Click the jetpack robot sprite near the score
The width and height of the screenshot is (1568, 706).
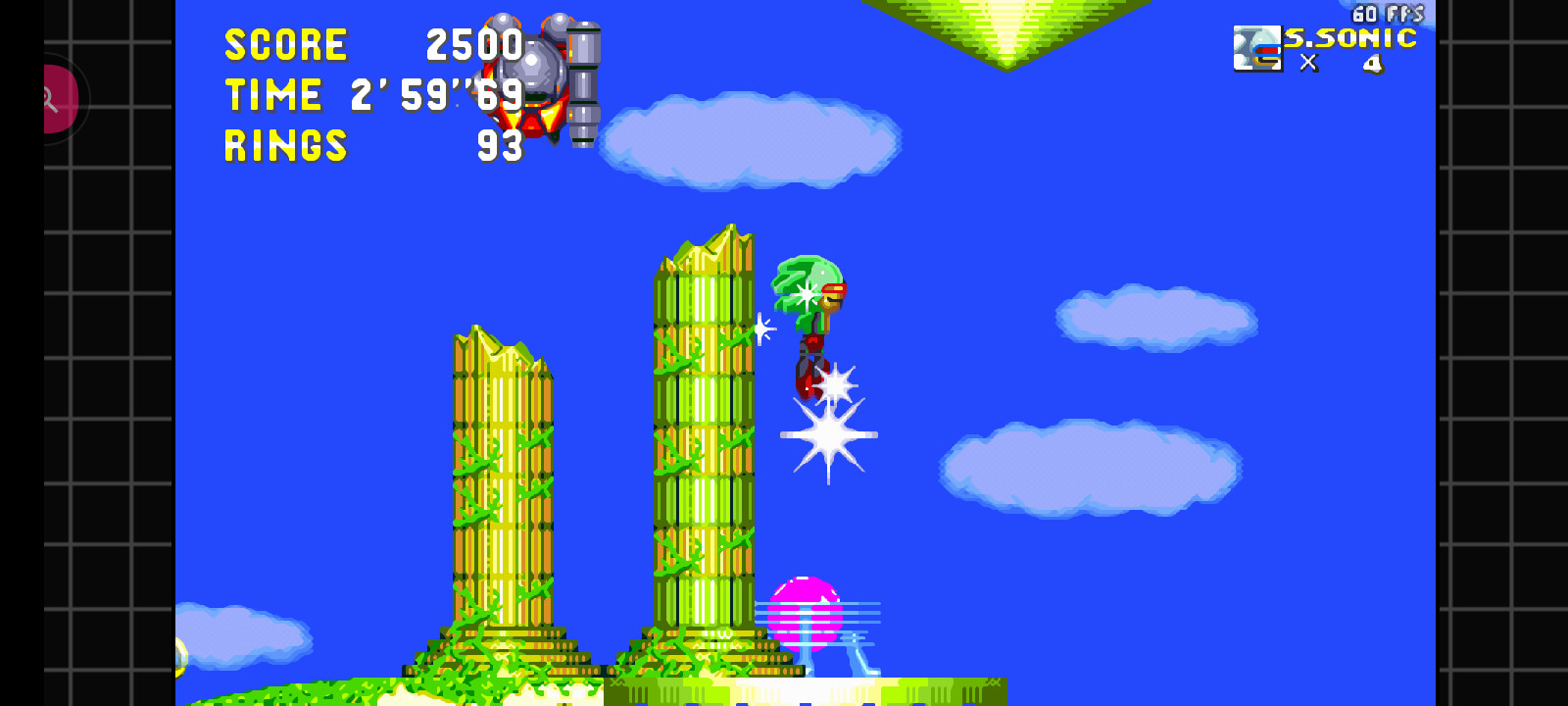[x=534, y=74]
